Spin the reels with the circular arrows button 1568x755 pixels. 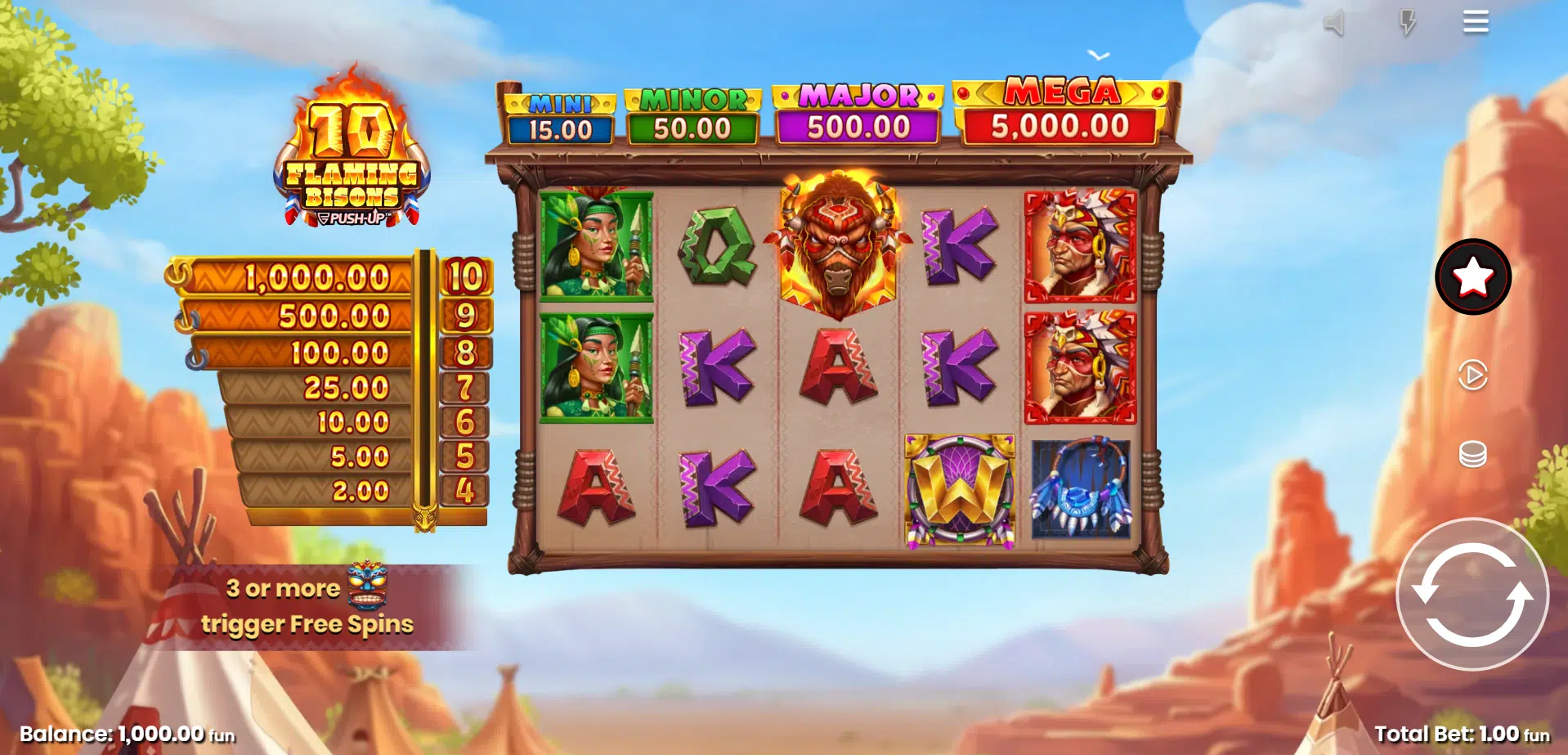[1472, 595]
